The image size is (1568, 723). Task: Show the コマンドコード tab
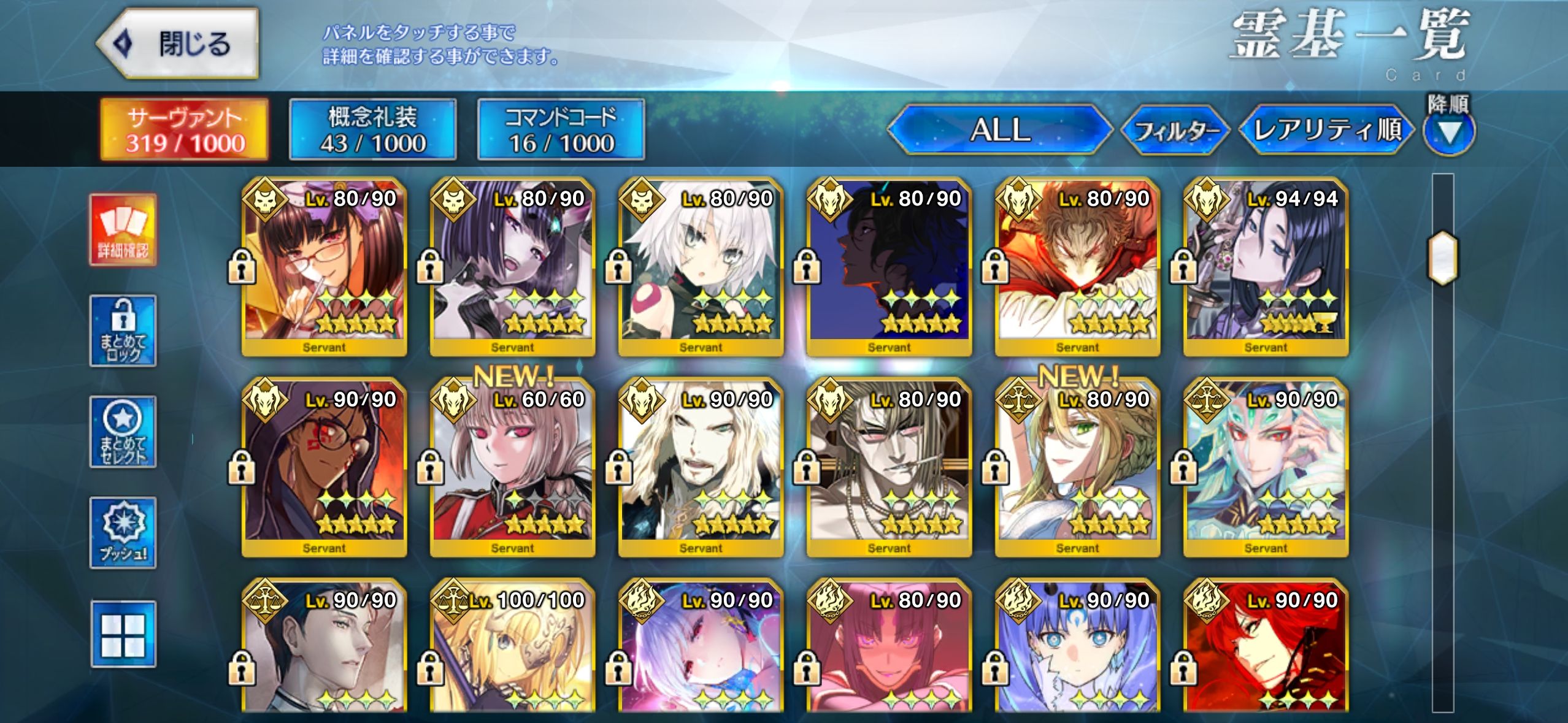pyautogui.click(x=561, y=129)
